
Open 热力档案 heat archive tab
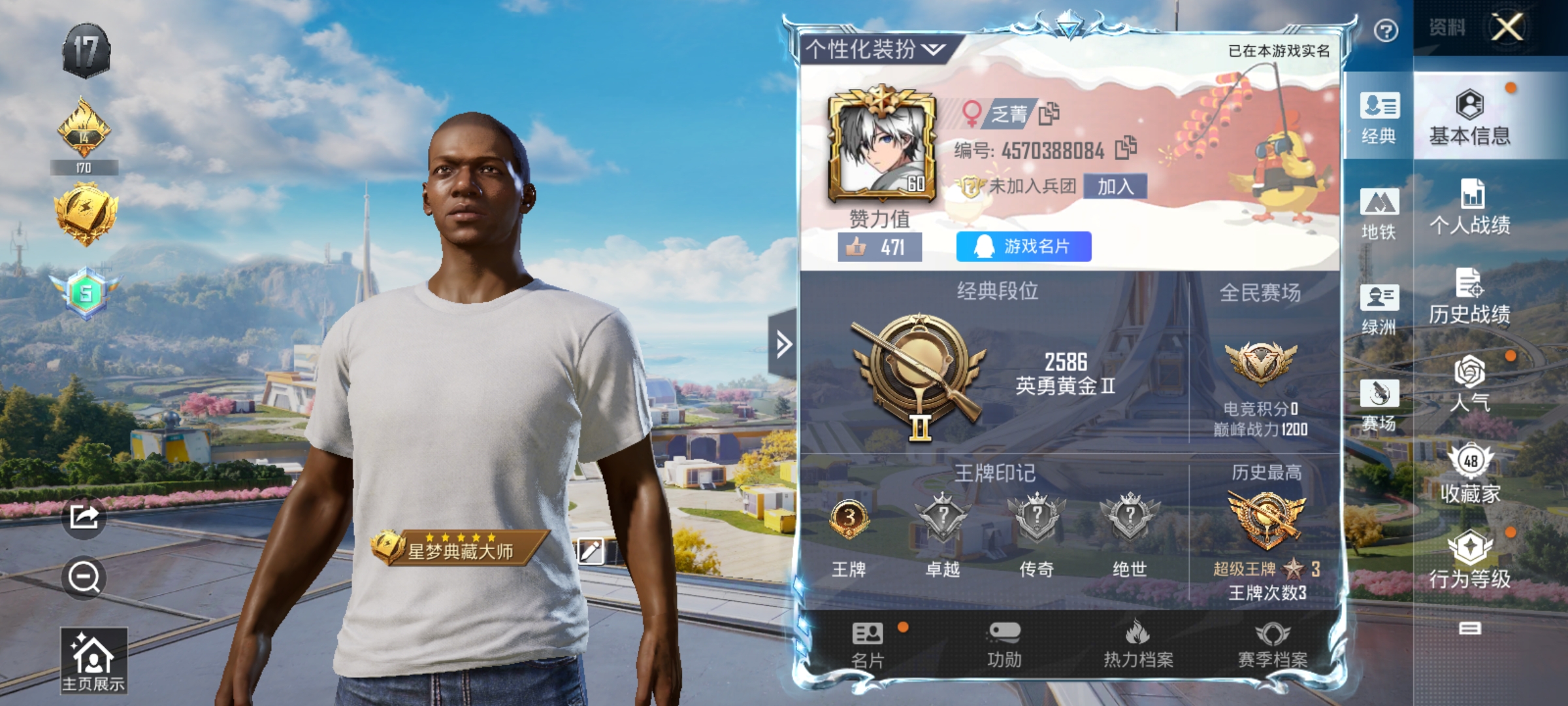tap(1138, 645)
